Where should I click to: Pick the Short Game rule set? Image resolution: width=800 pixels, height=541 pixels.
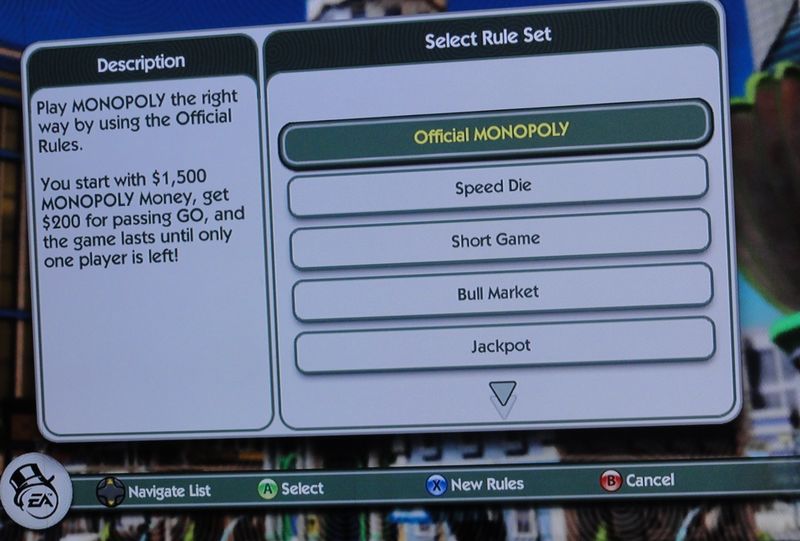[499, 240]
